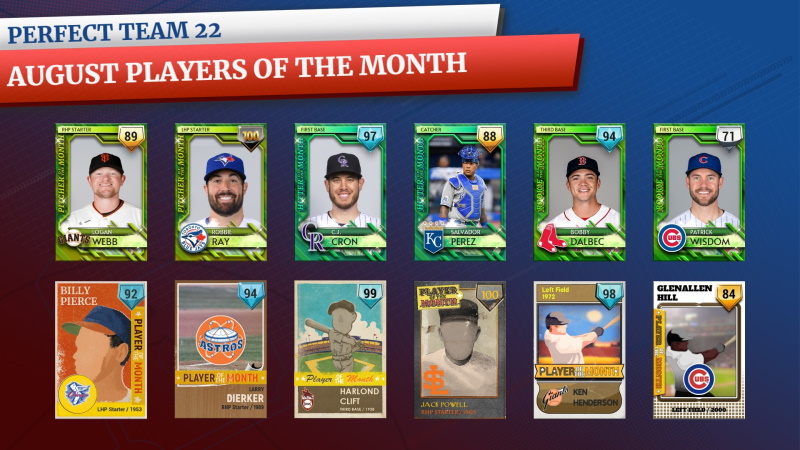Screen dimensions: 800x450
Task: Choose the Patrick Wisdom Cubs card
Action: pyautogui.click(x=699, y=192)
